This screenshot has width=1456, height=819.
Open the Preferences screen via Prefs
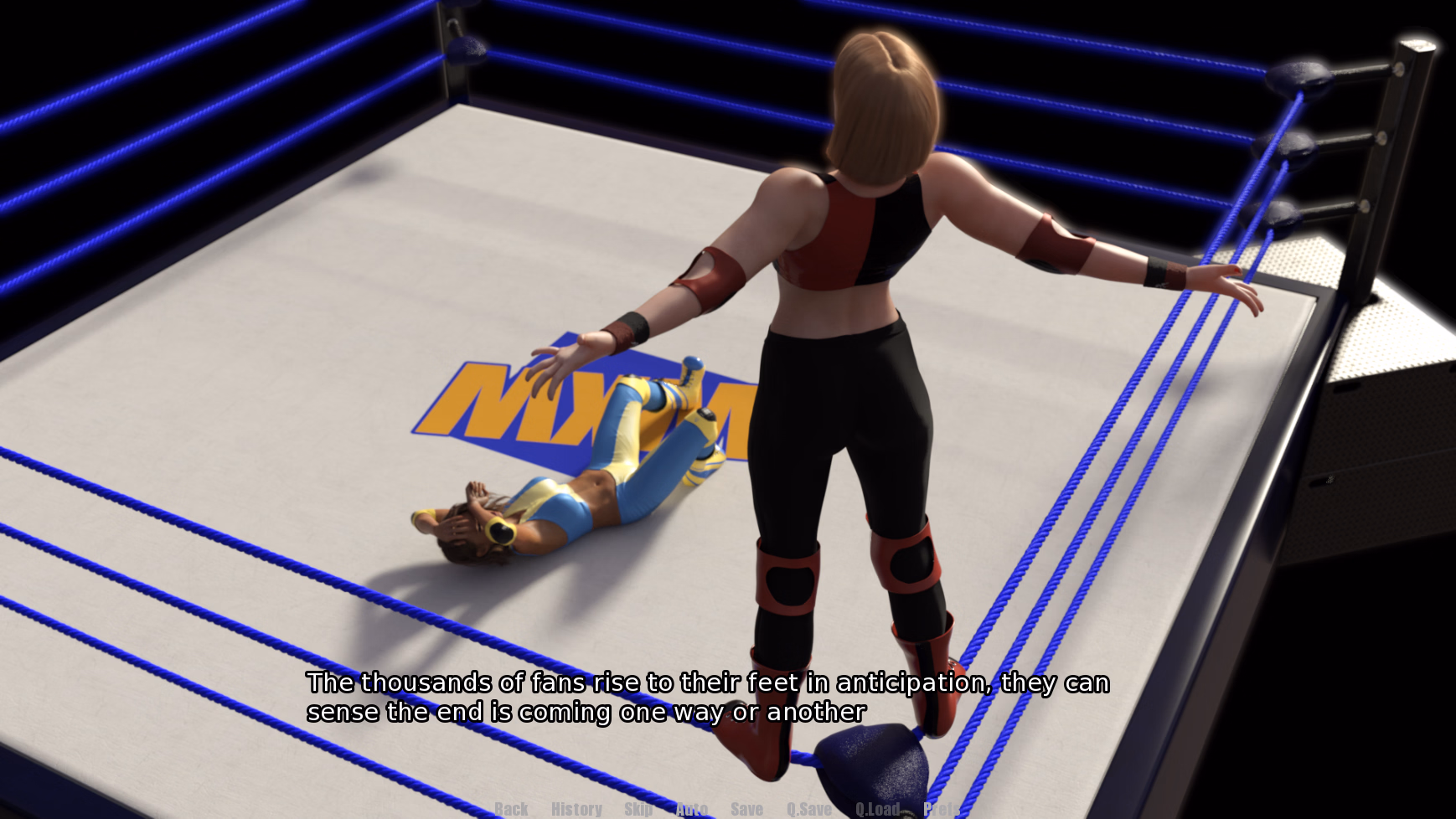tap(941, 808)
